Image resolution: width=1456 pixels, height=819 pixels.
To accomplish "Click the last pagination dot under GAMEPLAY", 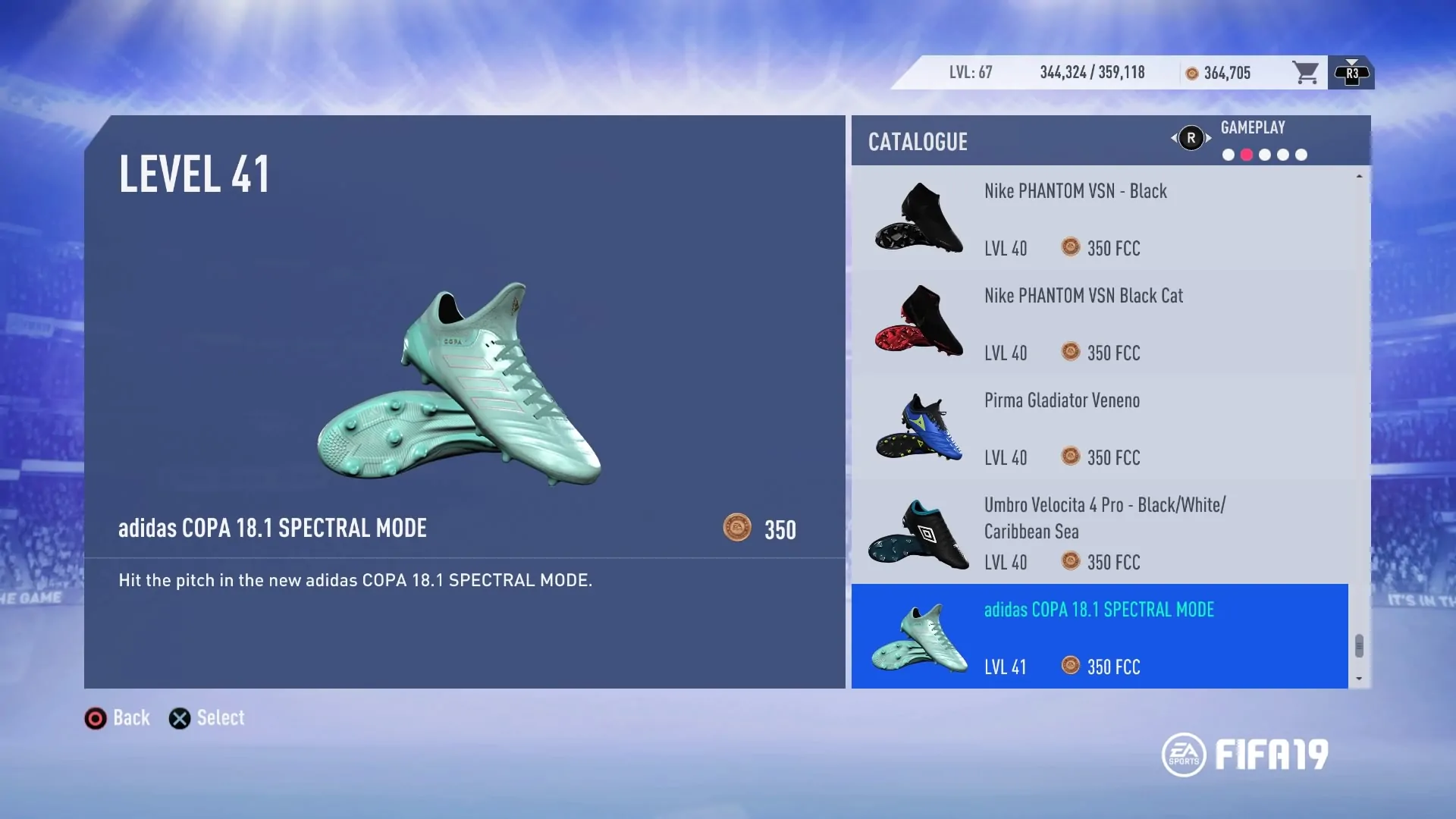I will point(1301,155).
